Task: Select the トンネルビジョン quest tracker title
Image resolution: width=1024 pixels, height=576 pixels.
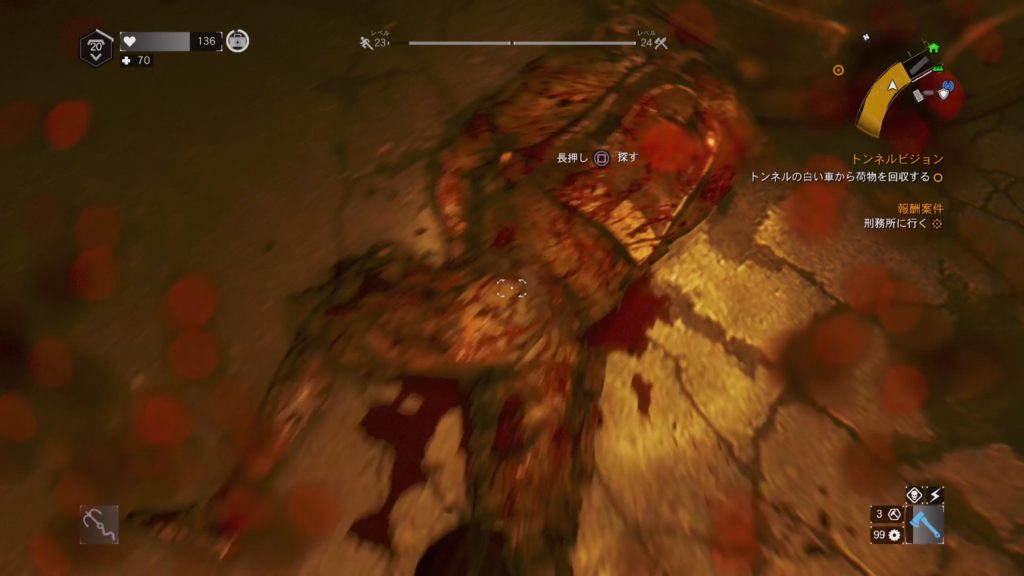Action: pyautogui.click(x=897, y=159)
